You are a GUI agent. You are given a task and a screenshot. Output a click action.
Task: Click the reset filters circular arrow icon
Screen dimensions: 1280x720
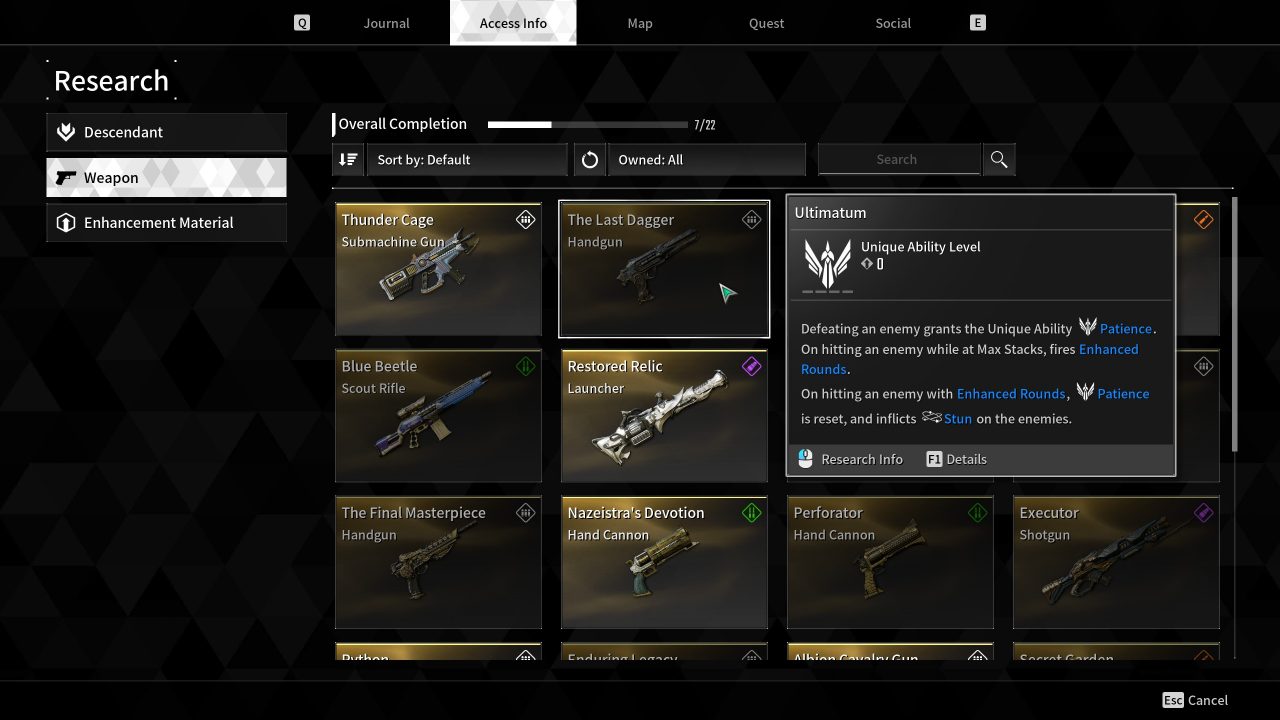pos(590,159)
